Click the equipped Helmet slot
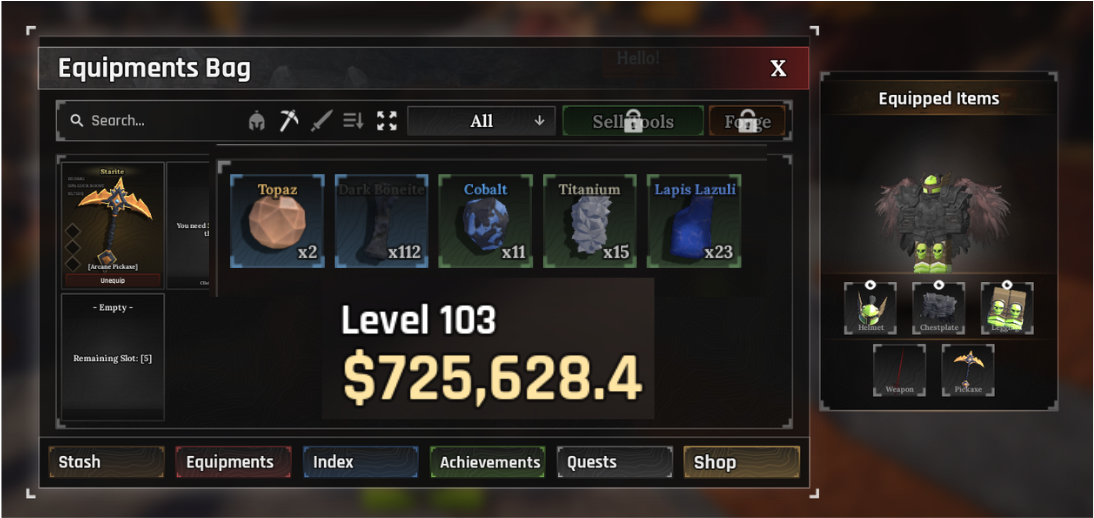1094x518 pixels. [870, 308]
